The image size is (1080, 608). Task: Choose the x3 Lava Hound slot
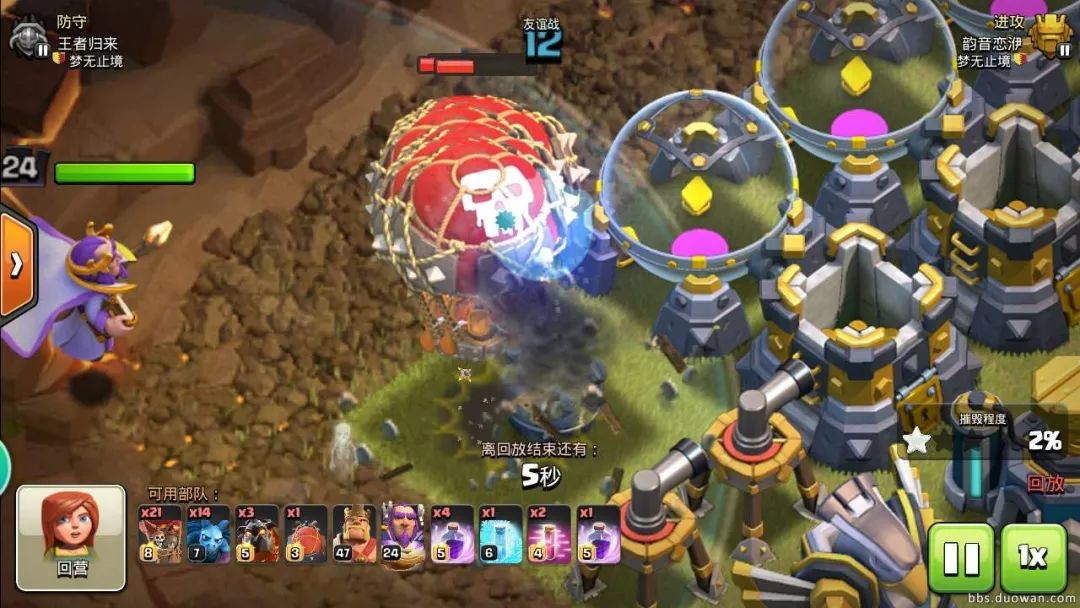[x=257, y=535]
